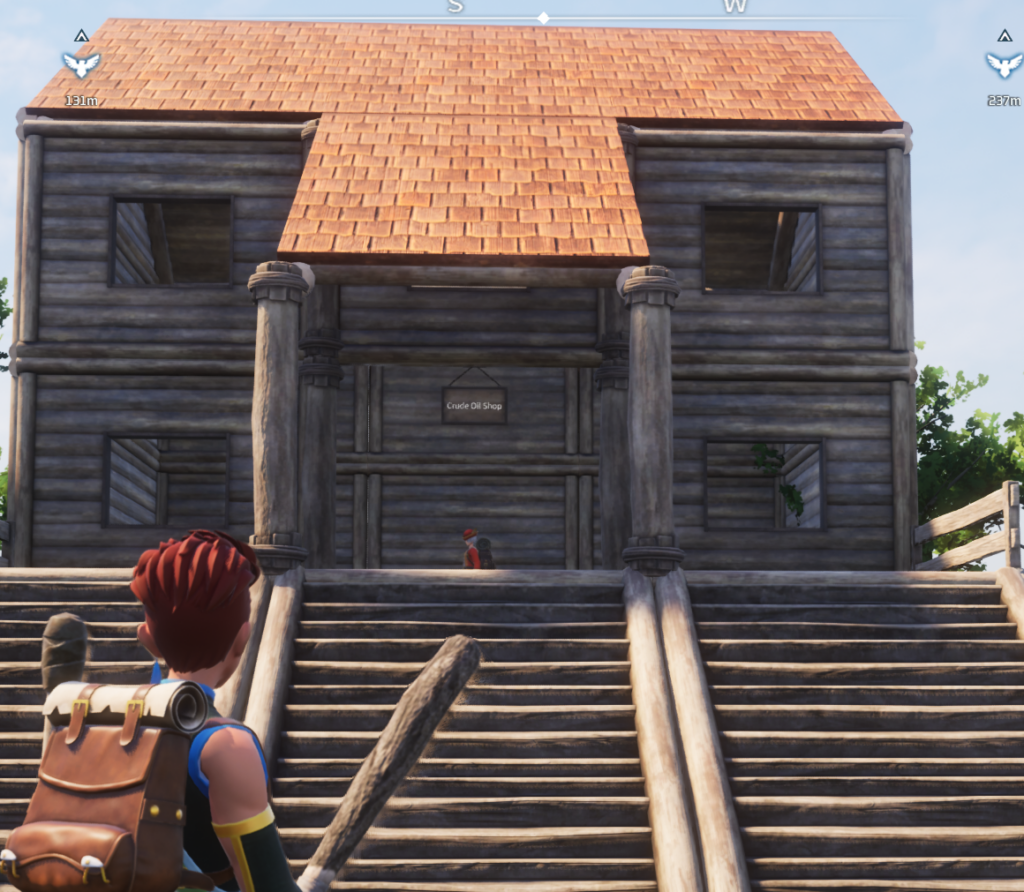Select the eagle waypoint marker showing 237m
This screenshot has width=1024, height=892.
click(1003, 65)
